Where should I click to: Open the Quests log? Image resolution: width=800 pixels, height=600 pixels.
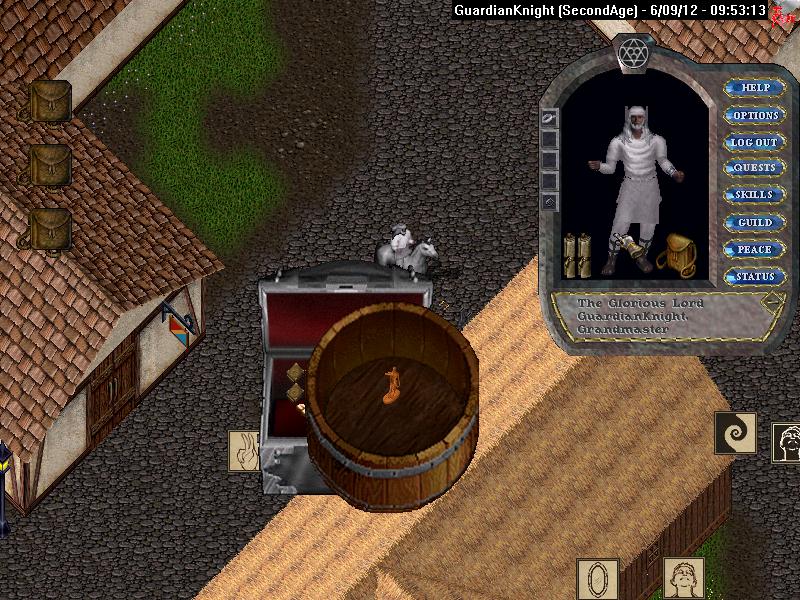click(x=755, y=168)
